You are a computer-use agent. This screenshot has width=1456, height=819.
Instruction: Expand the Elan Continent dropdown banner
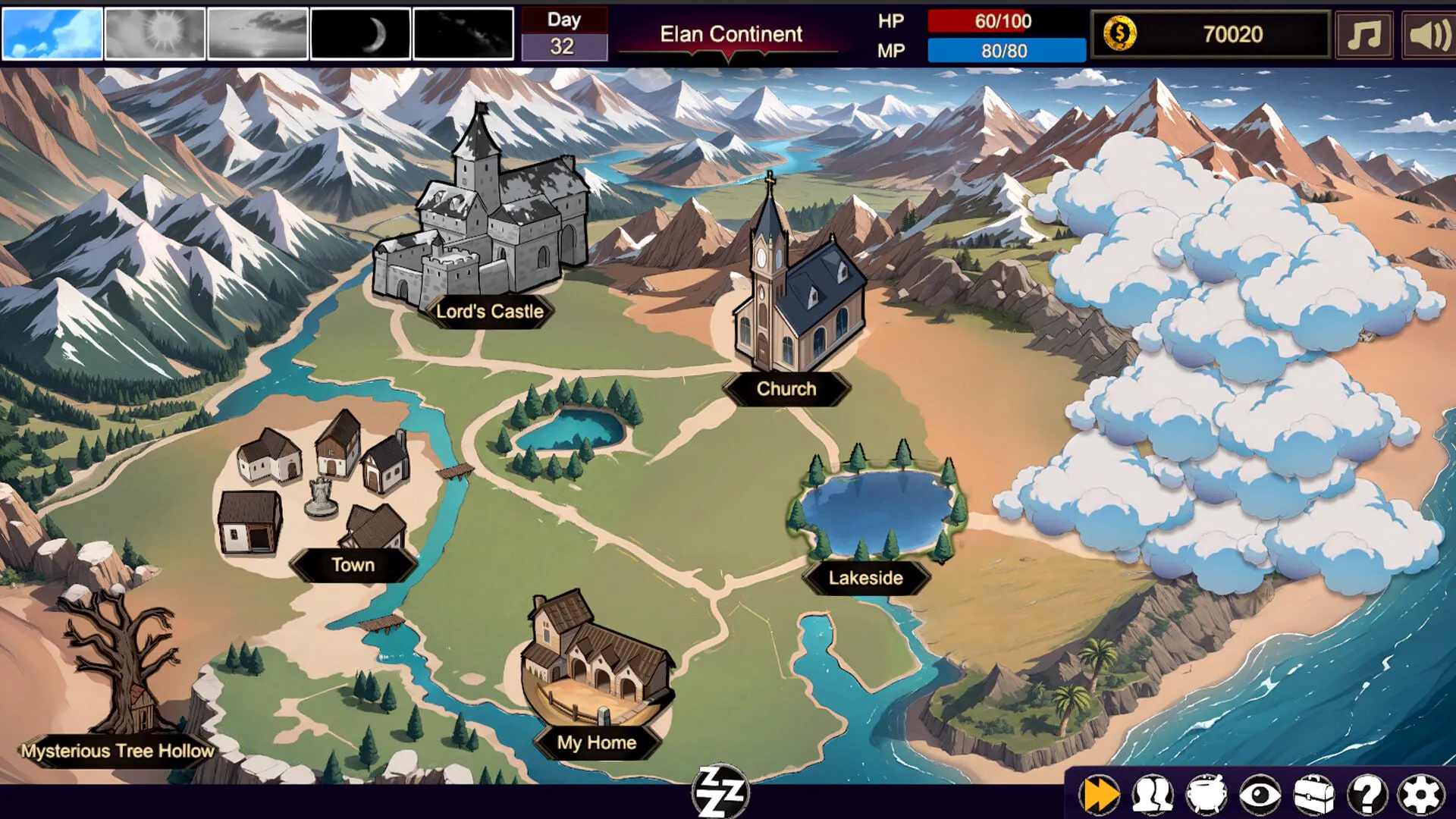click(730, 36)
